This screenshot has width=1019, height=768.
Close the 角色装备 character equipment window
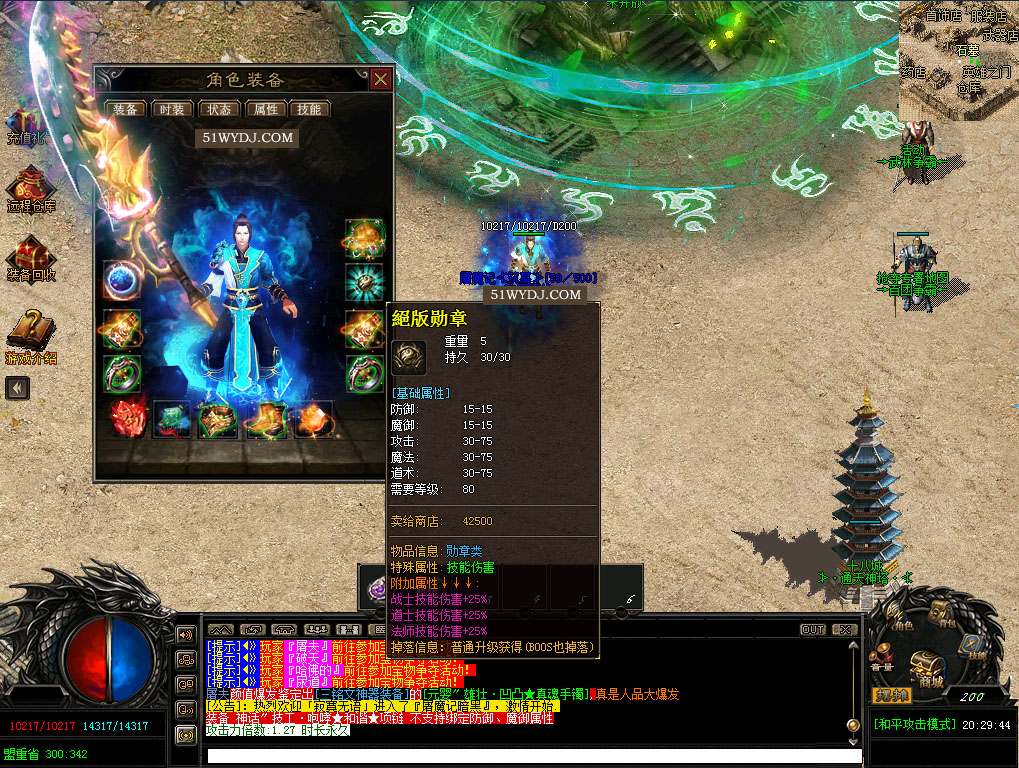coord(380,80)
